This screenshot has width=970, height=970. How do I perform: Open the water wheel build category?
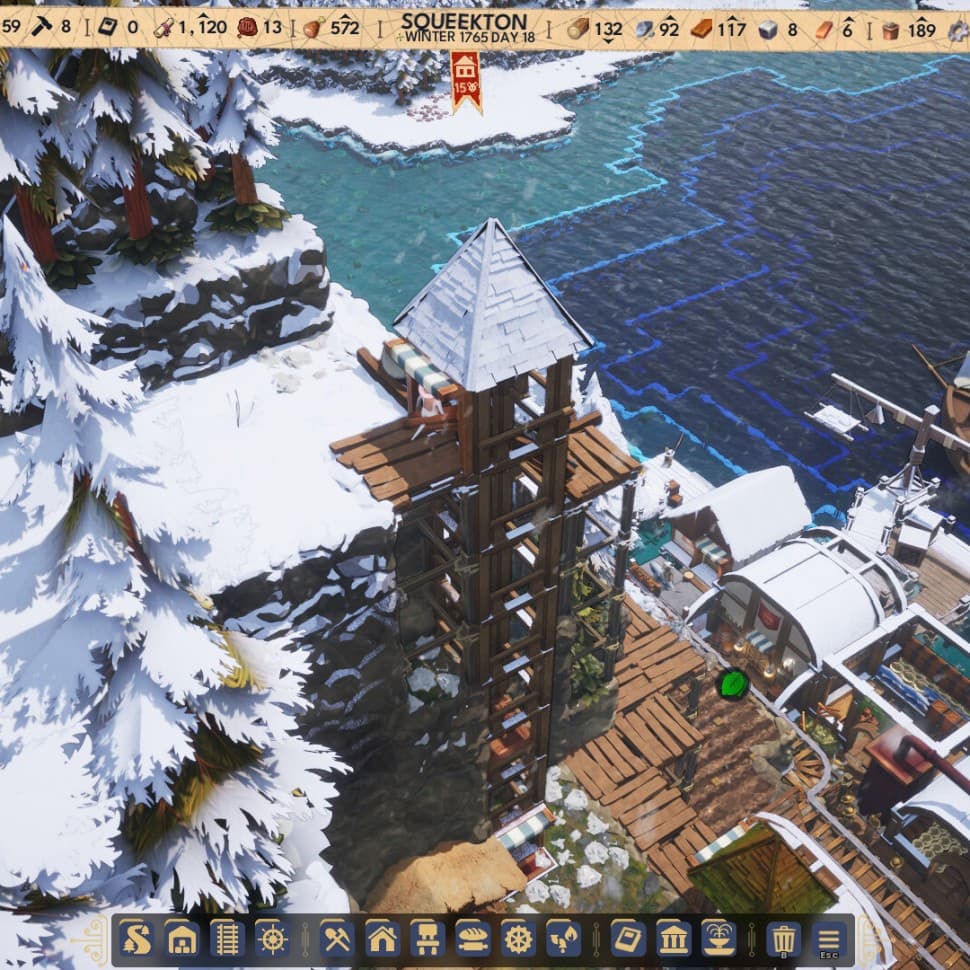point(518,939)
